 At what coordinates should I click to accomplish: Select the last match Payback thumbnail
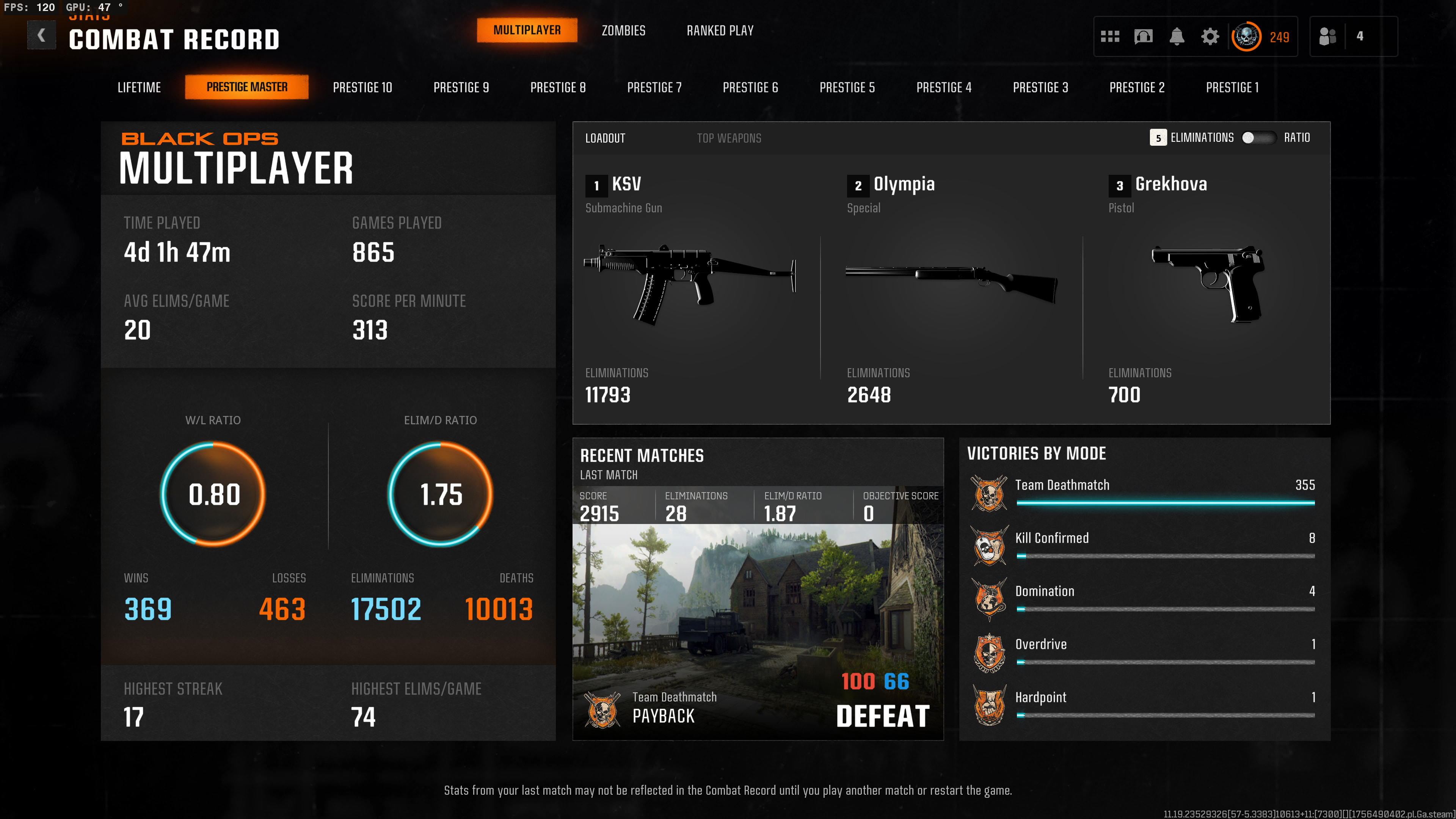coord(758,622)
